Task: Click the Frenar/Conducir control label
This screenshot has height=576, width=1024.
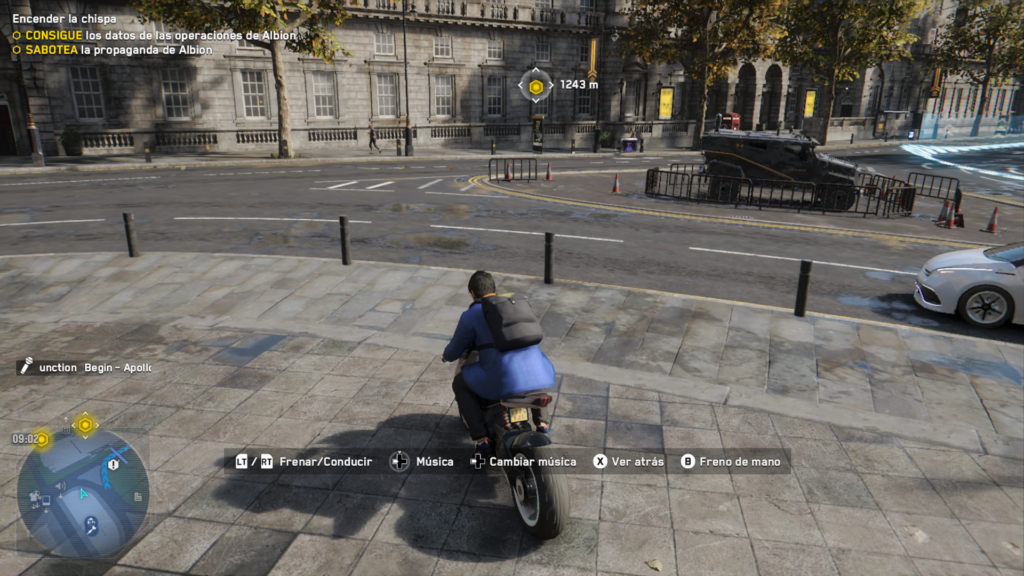Action: click(304, 461)
